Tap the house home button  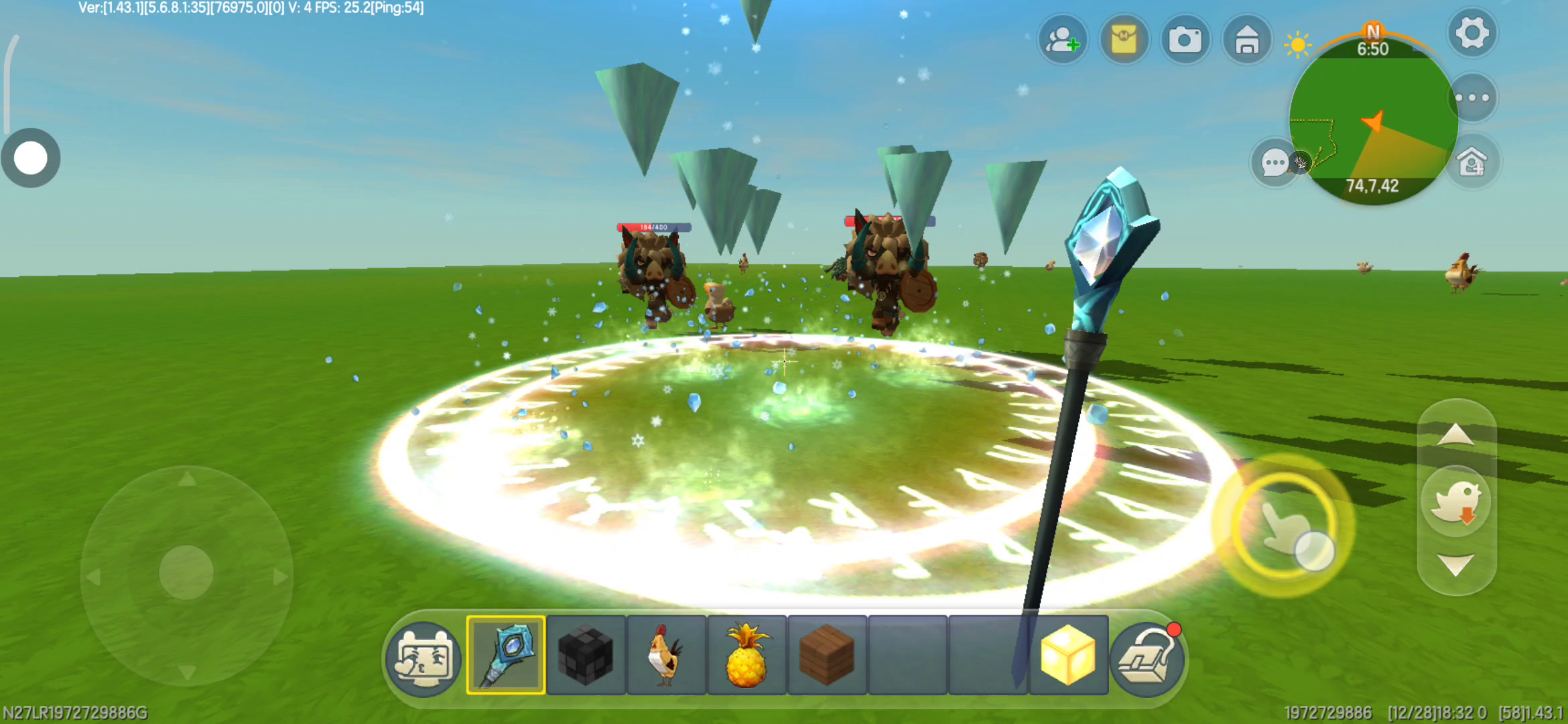[1246, 40]
